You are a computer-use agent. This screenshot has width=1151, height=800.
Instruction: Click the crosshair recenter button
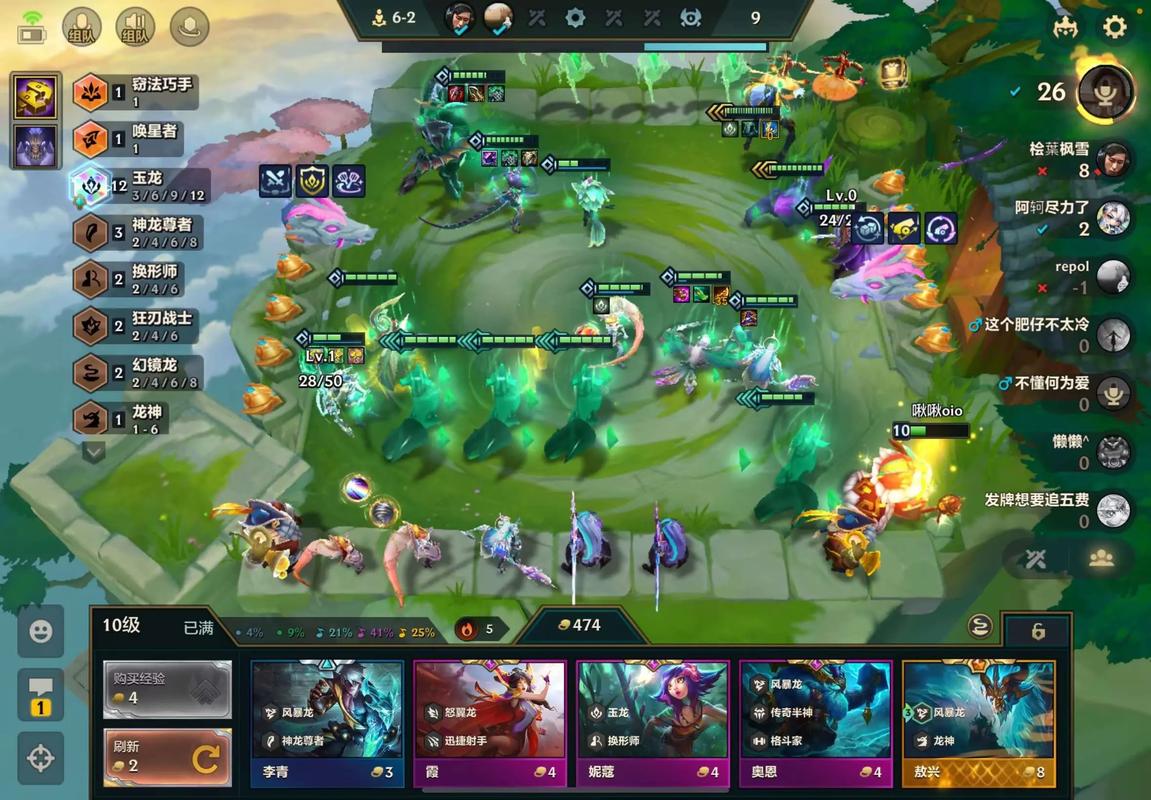click(40, 758)
